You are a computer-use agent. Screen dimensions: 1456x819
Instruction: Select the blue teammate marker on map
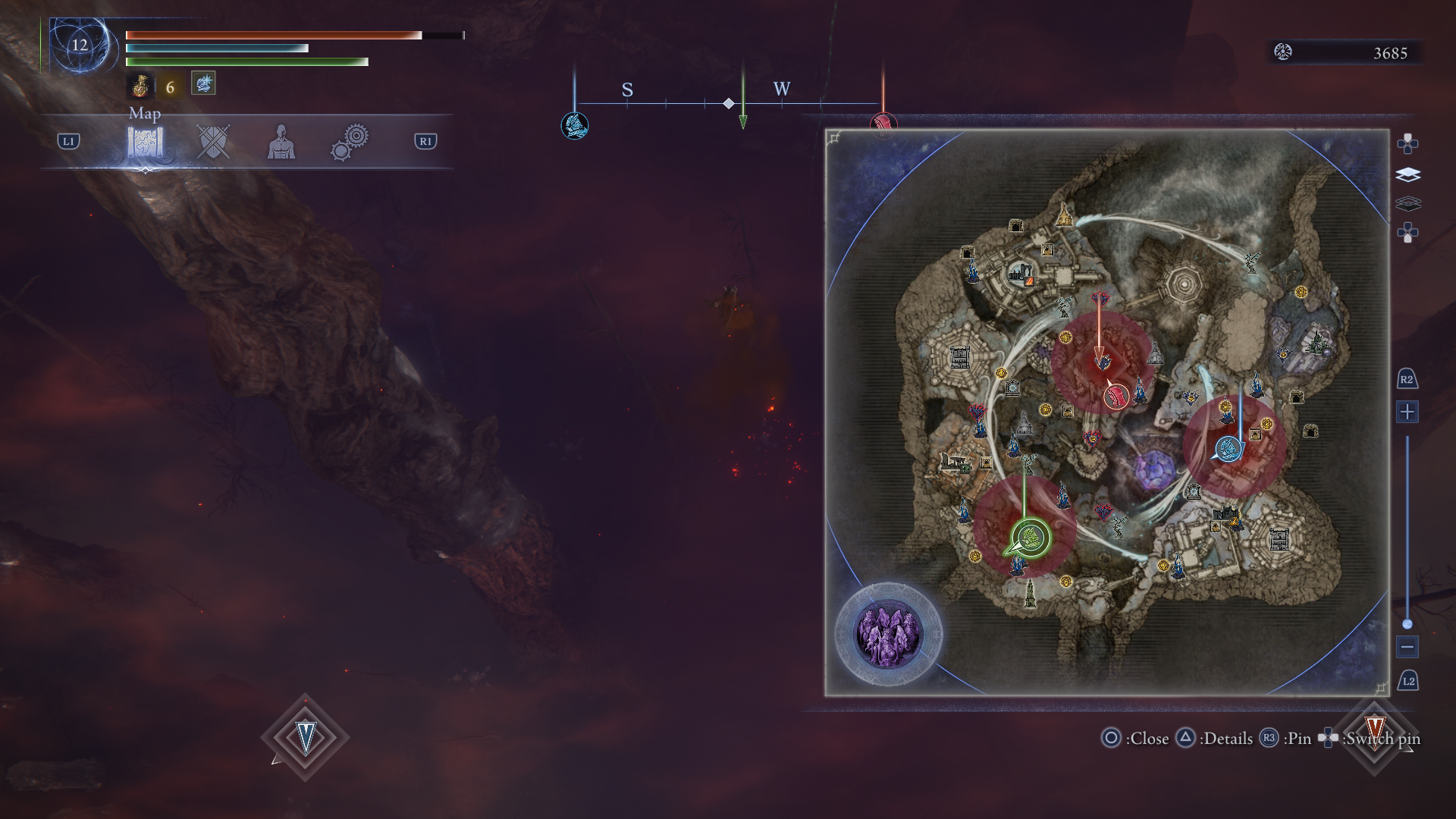[1228, 449]
